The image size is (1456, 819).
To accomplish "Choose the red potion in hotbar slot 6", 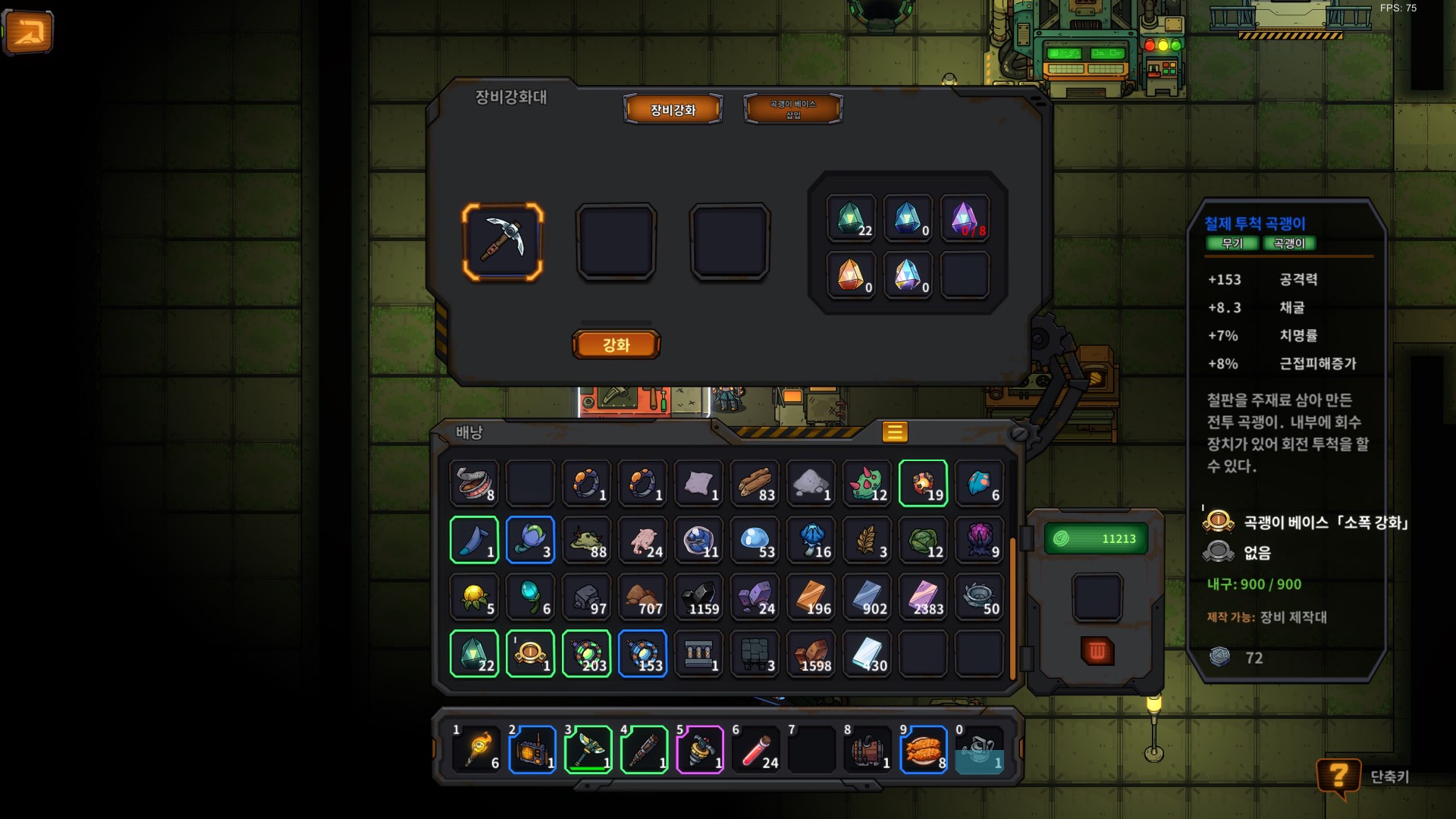I will pyautogui.click(x=756, y=751).
